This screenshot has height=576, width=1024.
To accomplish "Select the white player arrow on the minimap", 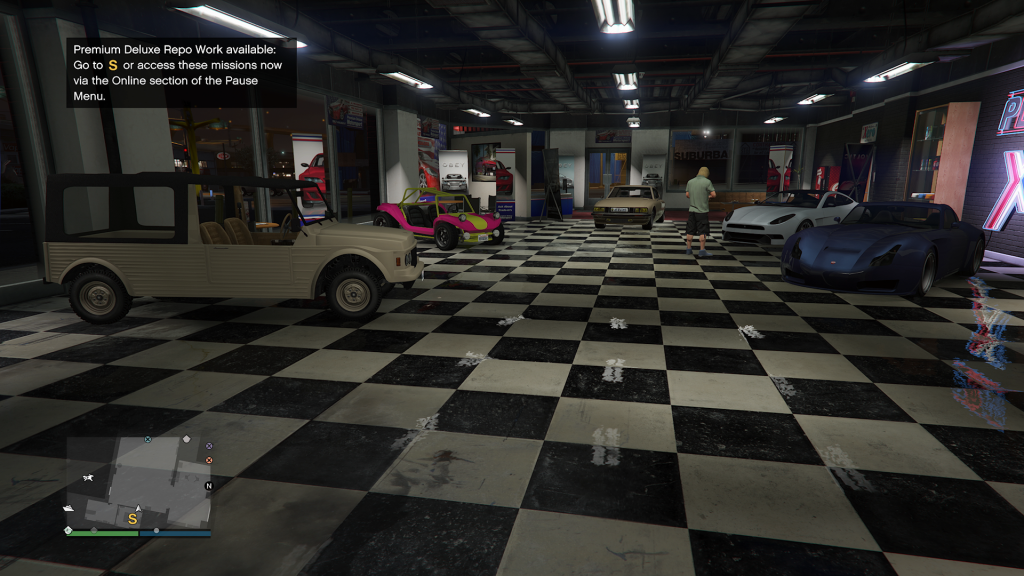I will (x=138, y=509).
